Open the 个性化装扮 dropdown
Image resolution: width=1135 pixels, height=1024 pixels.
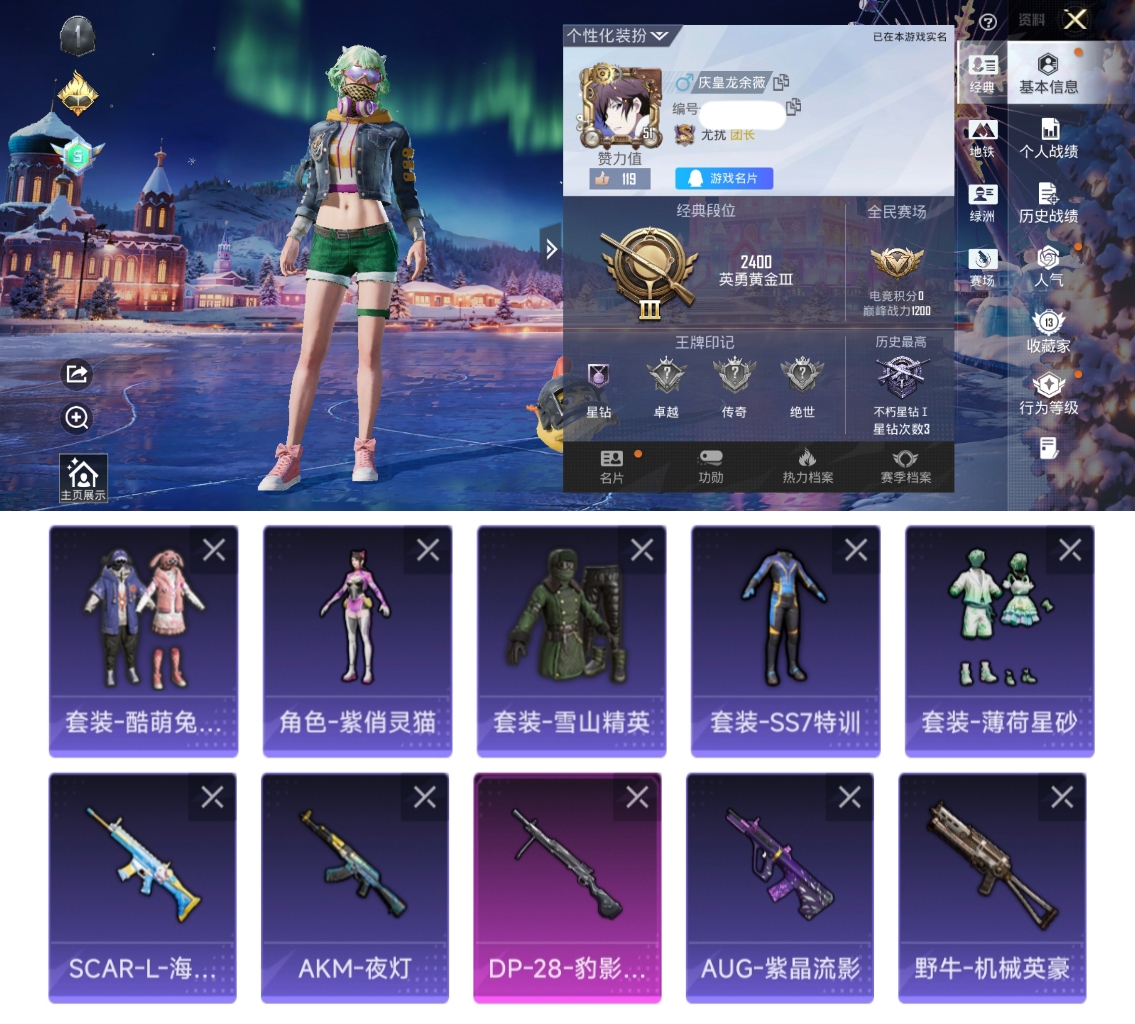(x=618, y=36)
